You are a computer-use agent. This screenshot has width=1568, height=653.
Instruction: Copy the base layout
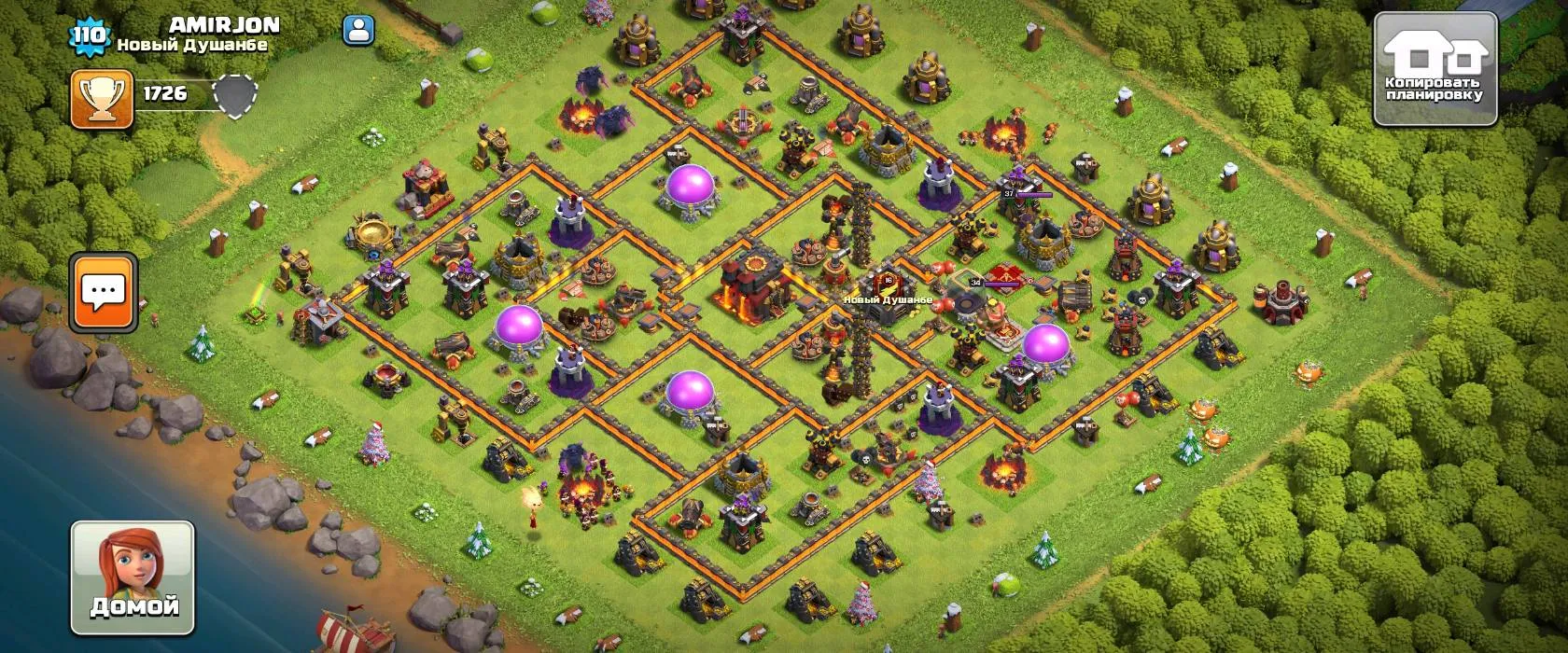(x=1435, y=69)
